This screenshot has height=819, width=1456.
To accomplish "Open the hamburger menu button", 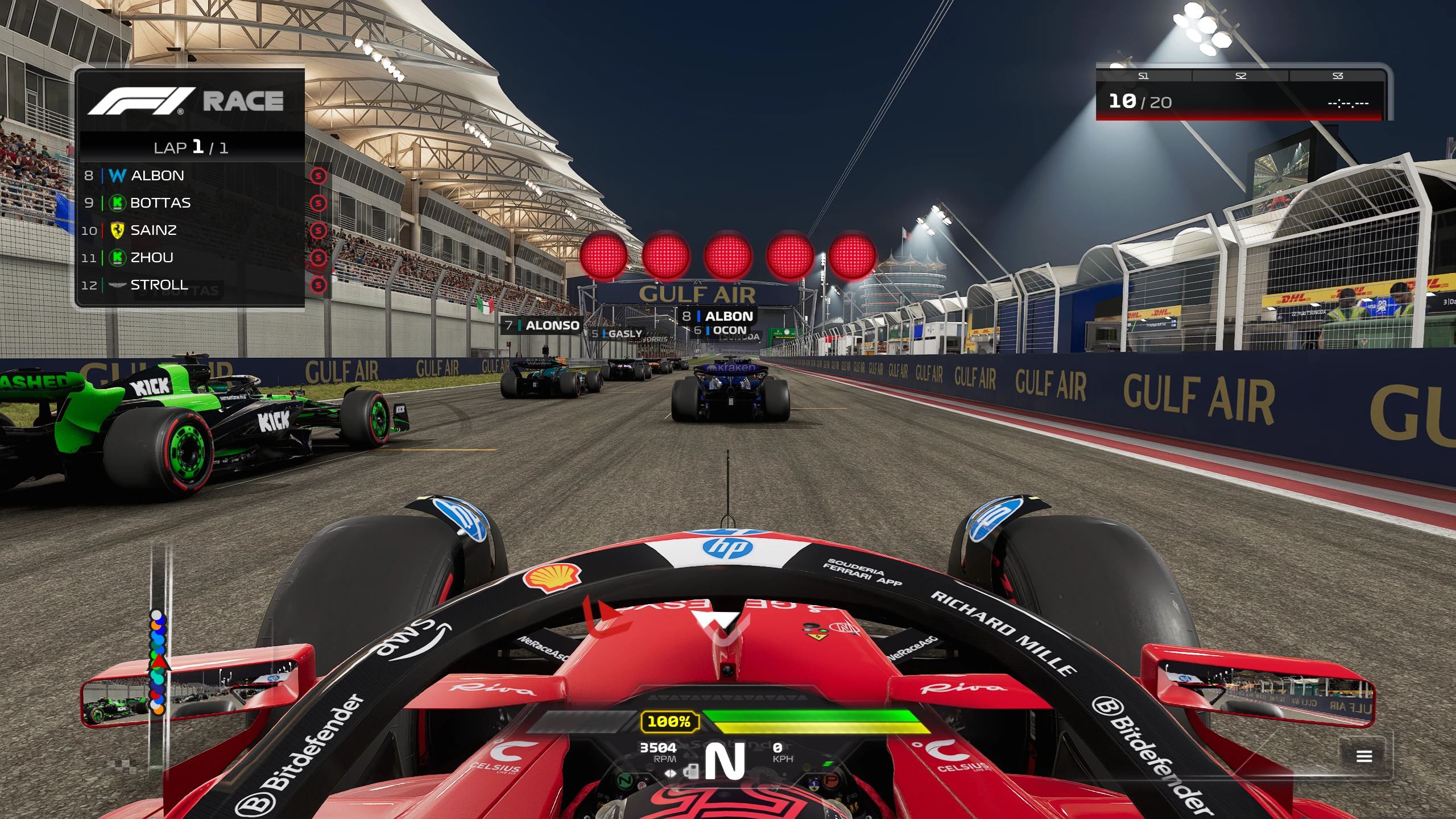I will coord(1364,756).
